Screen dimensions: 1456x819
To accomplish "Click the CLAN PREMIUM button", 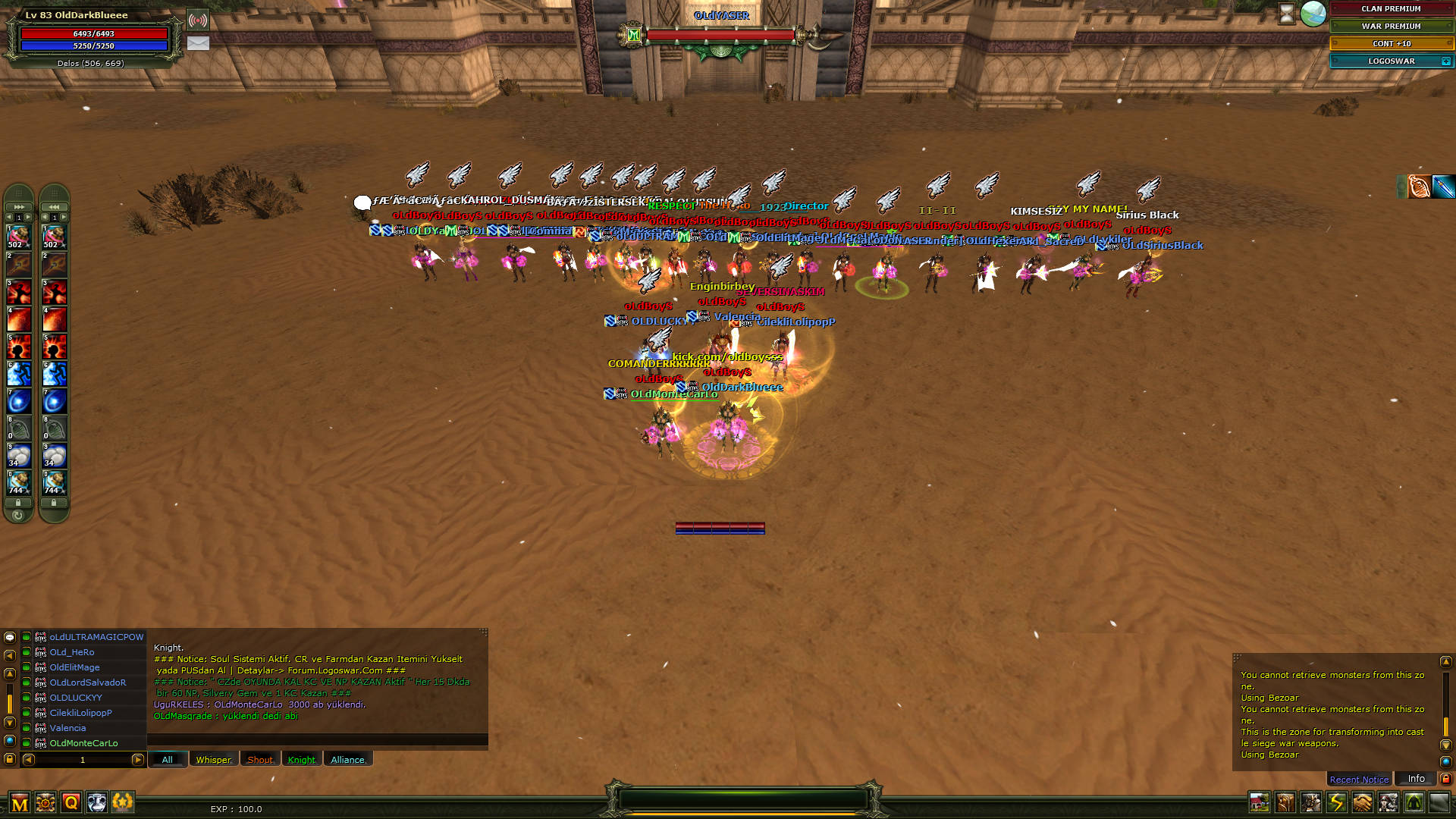I will pos(1391,9).
